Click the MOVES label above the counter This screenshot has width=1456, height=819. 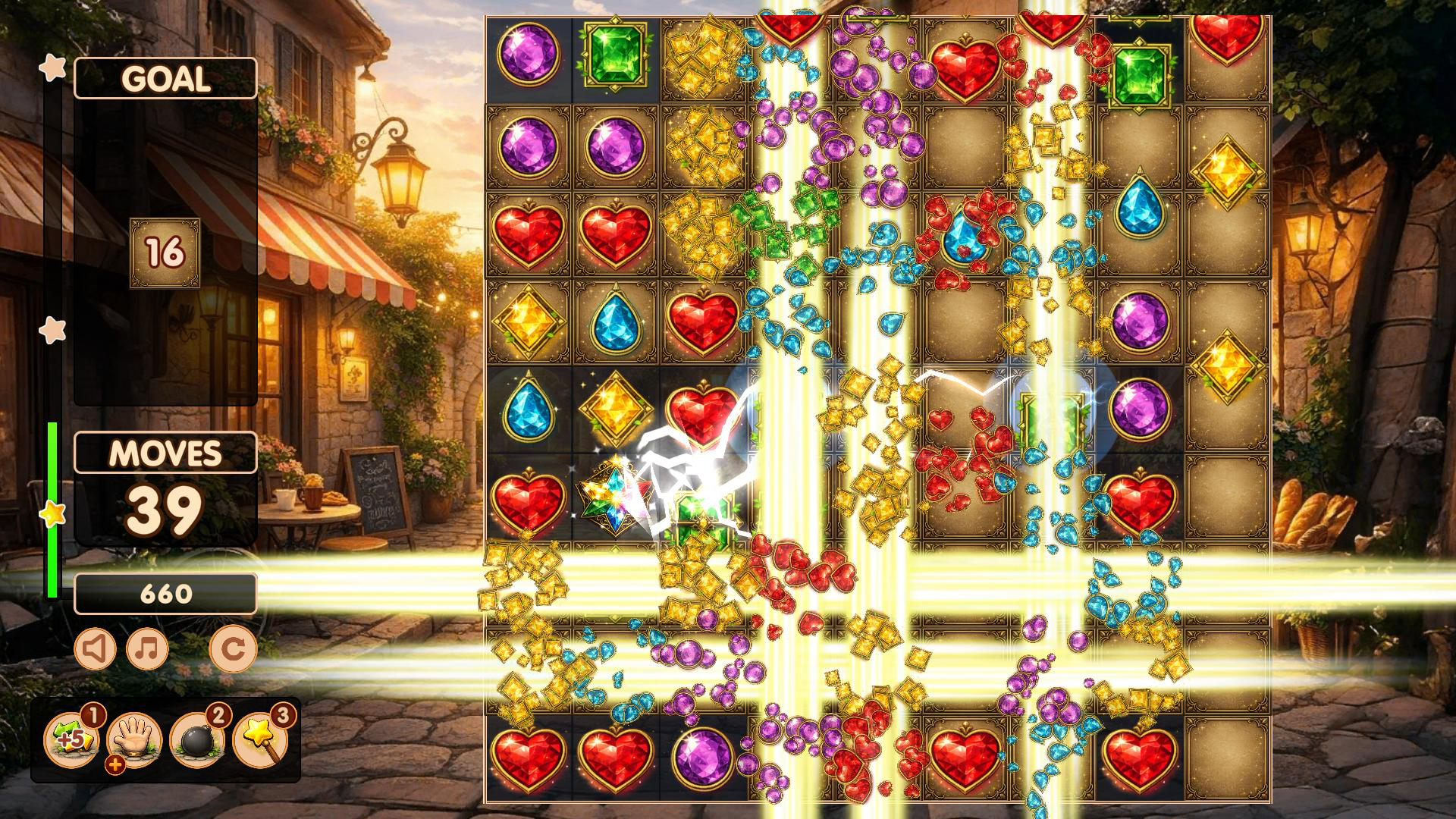(165, 453)
